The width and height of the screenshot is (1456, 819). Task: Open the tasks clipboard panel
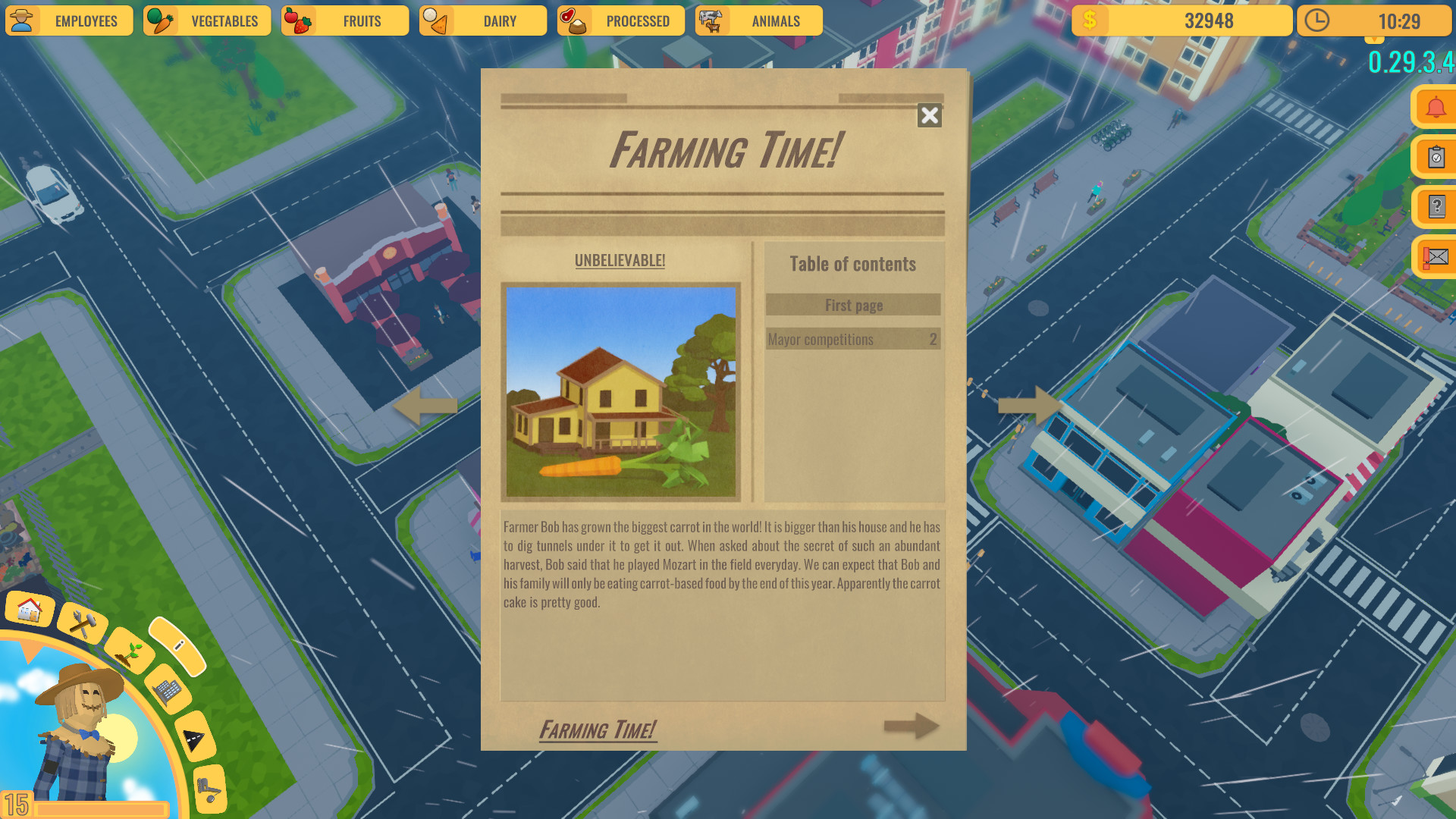(1436, 158)
